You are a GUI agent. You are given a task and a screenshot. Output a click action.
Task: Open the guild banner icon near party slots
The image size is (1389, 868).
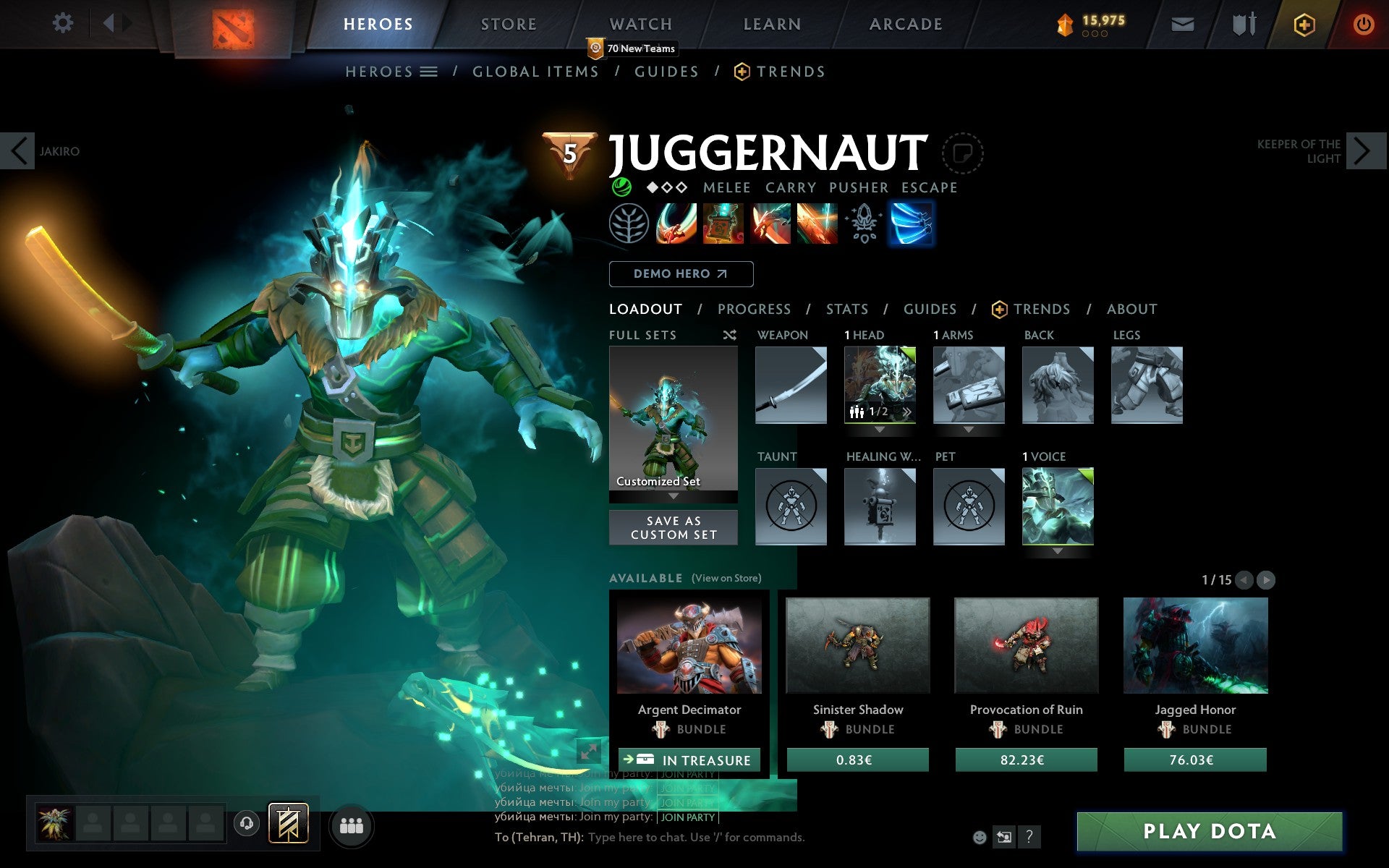288,822
